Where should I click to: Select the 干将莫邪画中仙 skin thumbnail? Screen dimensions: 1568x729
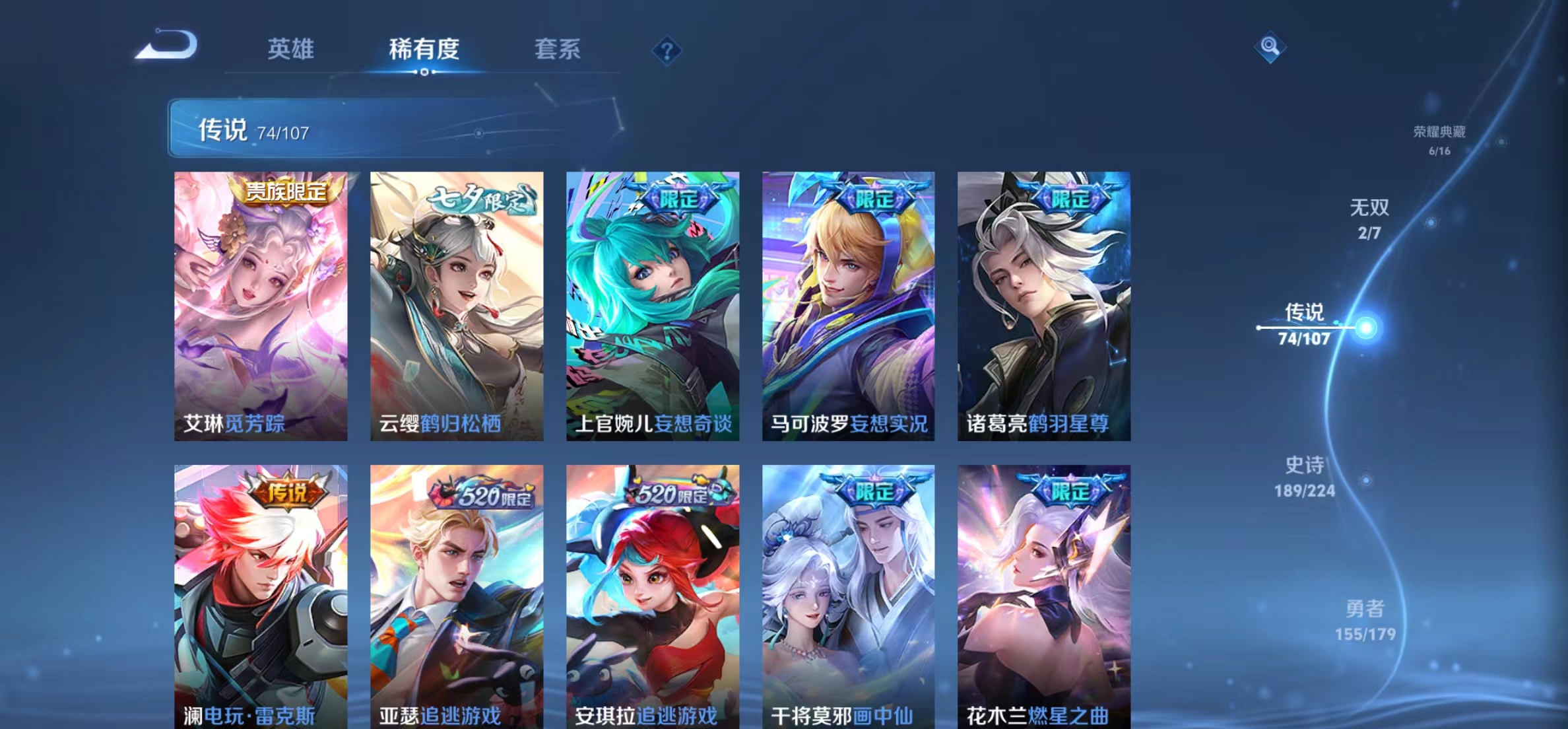(x=849, y=594)
